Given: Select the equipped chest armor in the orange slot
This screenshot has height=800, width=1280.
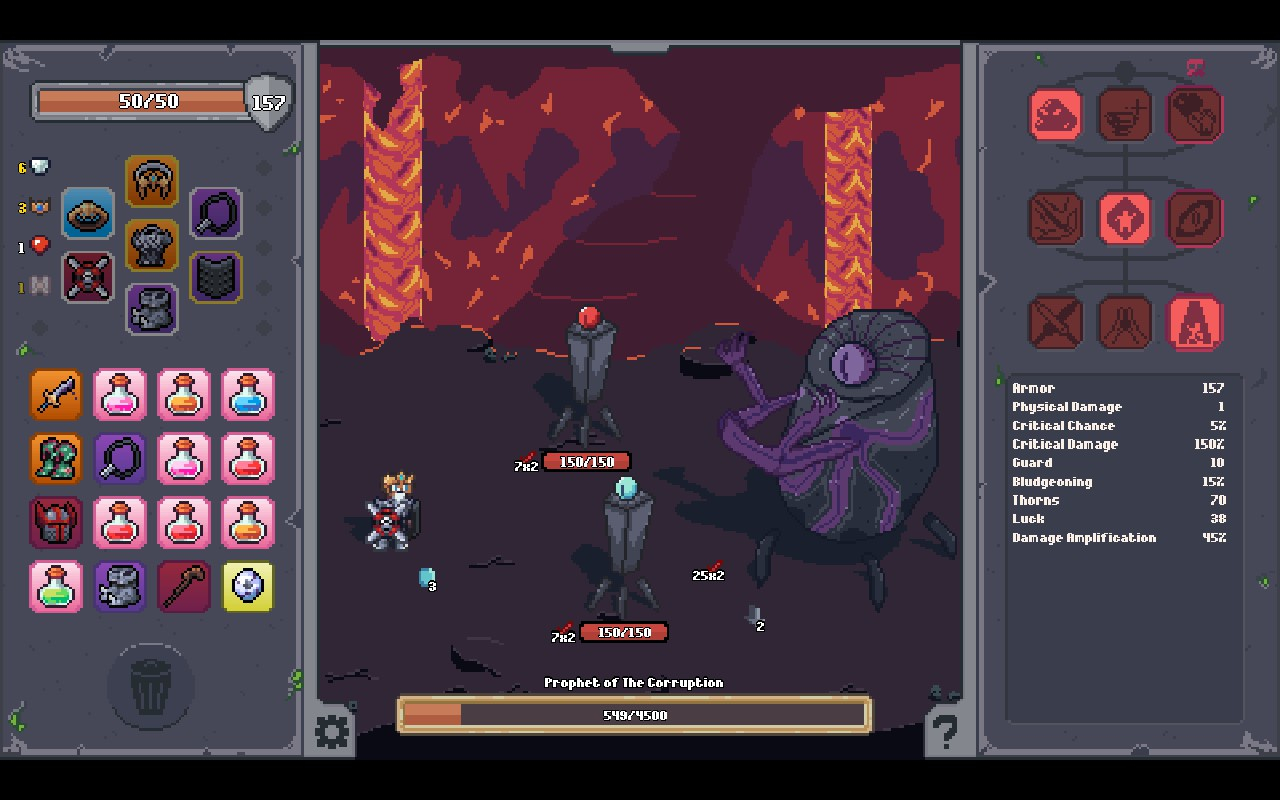Looking at the screenshot, I should click(x=152, y=246).
